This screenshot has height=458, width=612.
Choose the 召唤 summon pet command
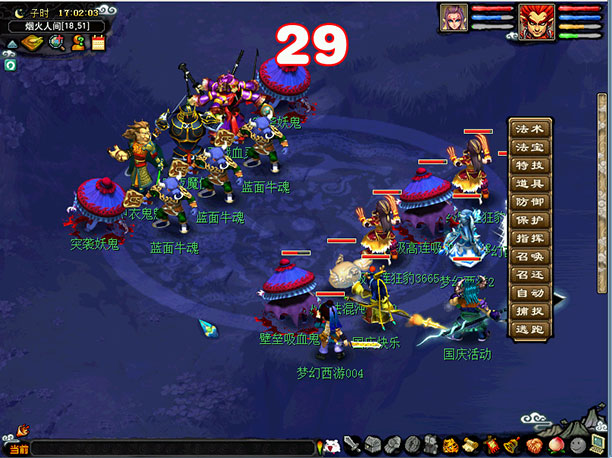(x=530, y=257)
